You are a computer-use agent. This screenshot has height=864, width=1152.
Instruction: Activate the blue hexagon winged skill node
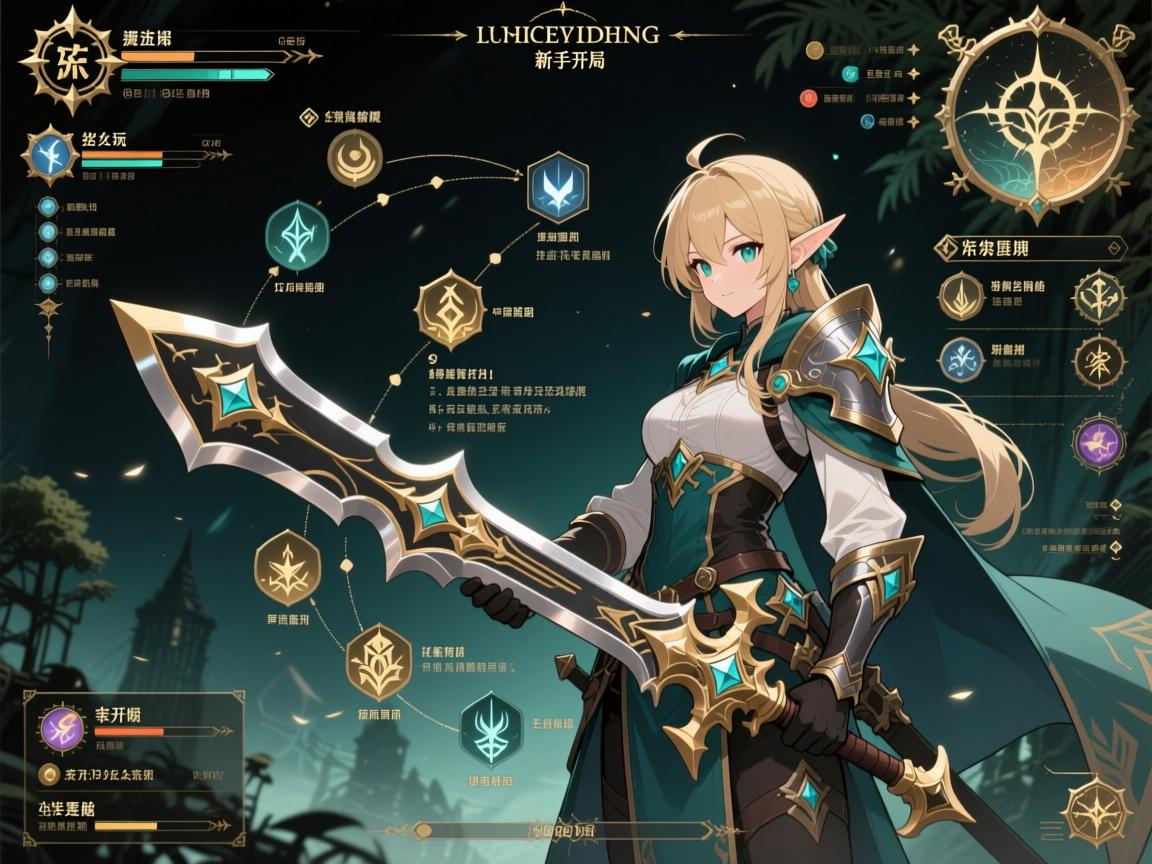coord(557,186)
